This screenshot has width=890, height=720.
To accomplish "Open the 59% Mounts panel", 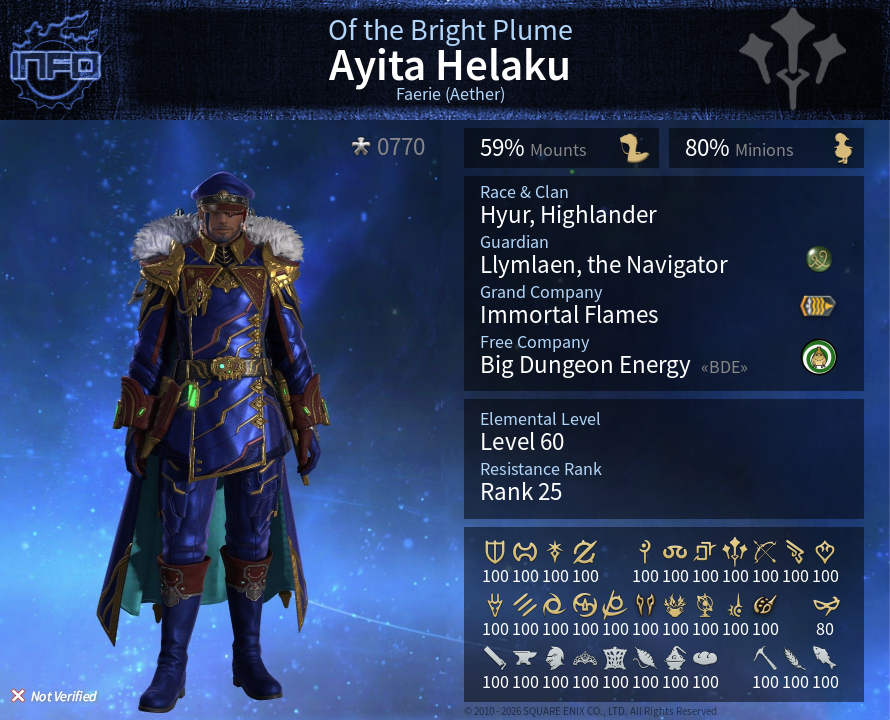I will [561, 148].
